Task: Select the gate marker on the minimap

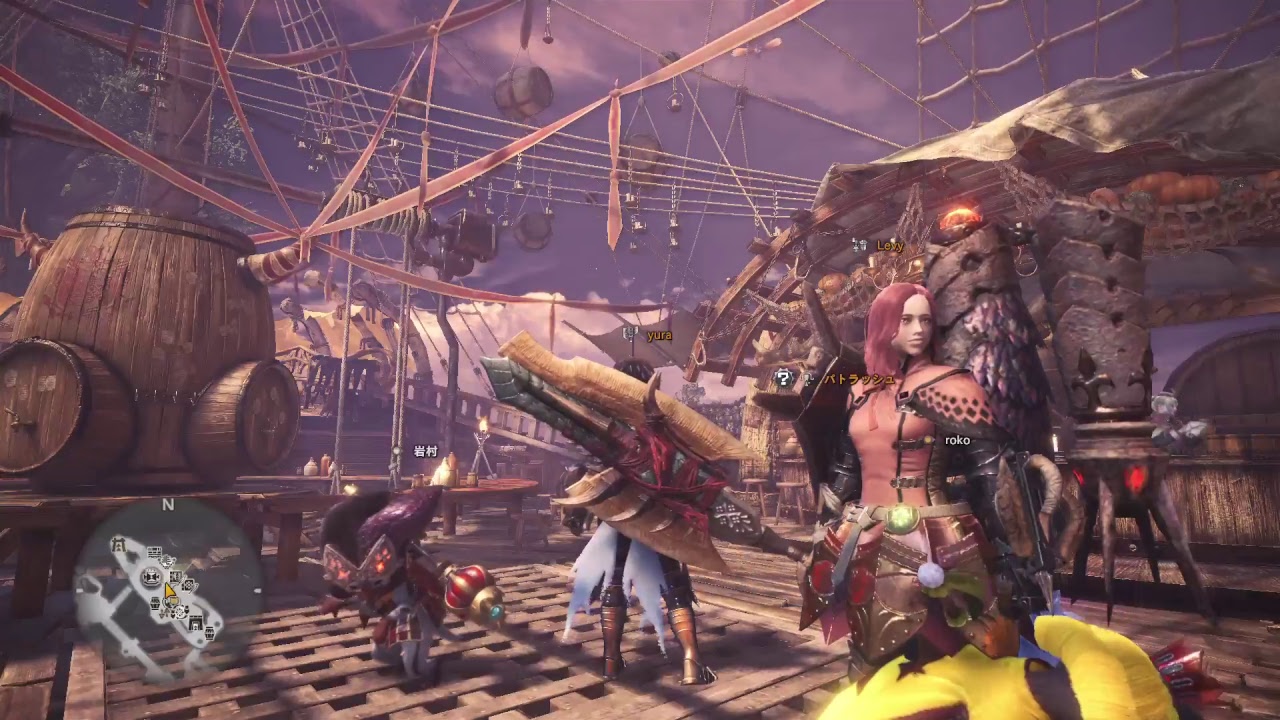Action: tap(118, 546)
